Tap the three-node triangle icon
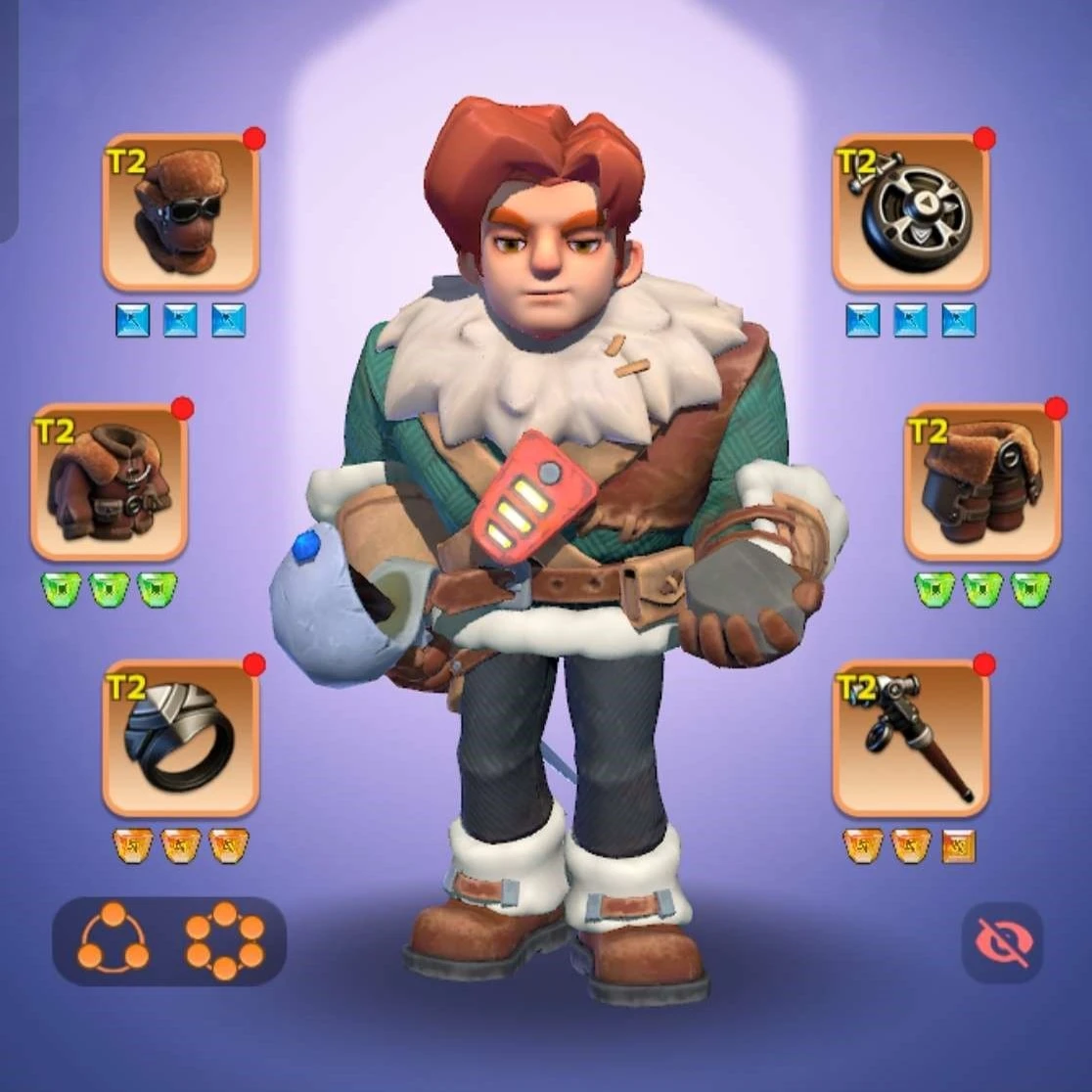Viewport: 1092px width, 1092px height. tap(114, 939)
